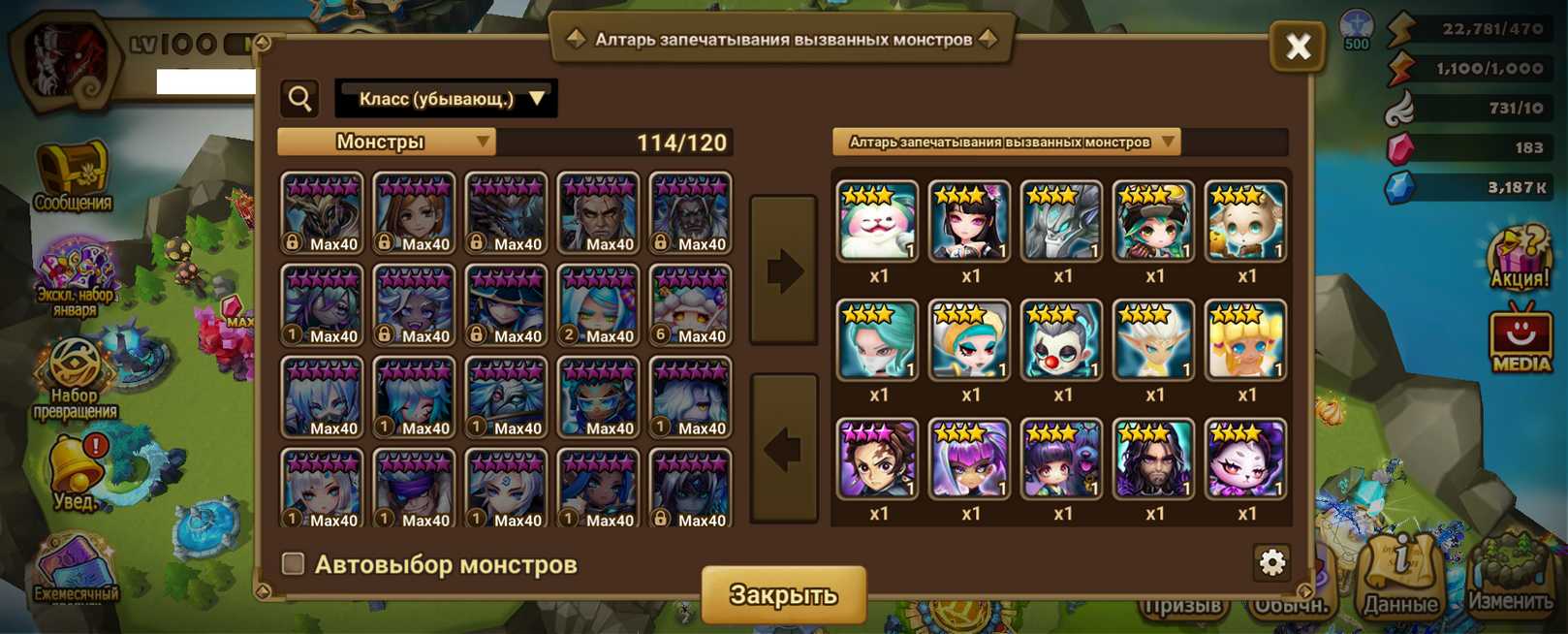Screen dimensions: 1568x634
Task: Select the white cat monster in the altar
Action: tap(877, 221)
